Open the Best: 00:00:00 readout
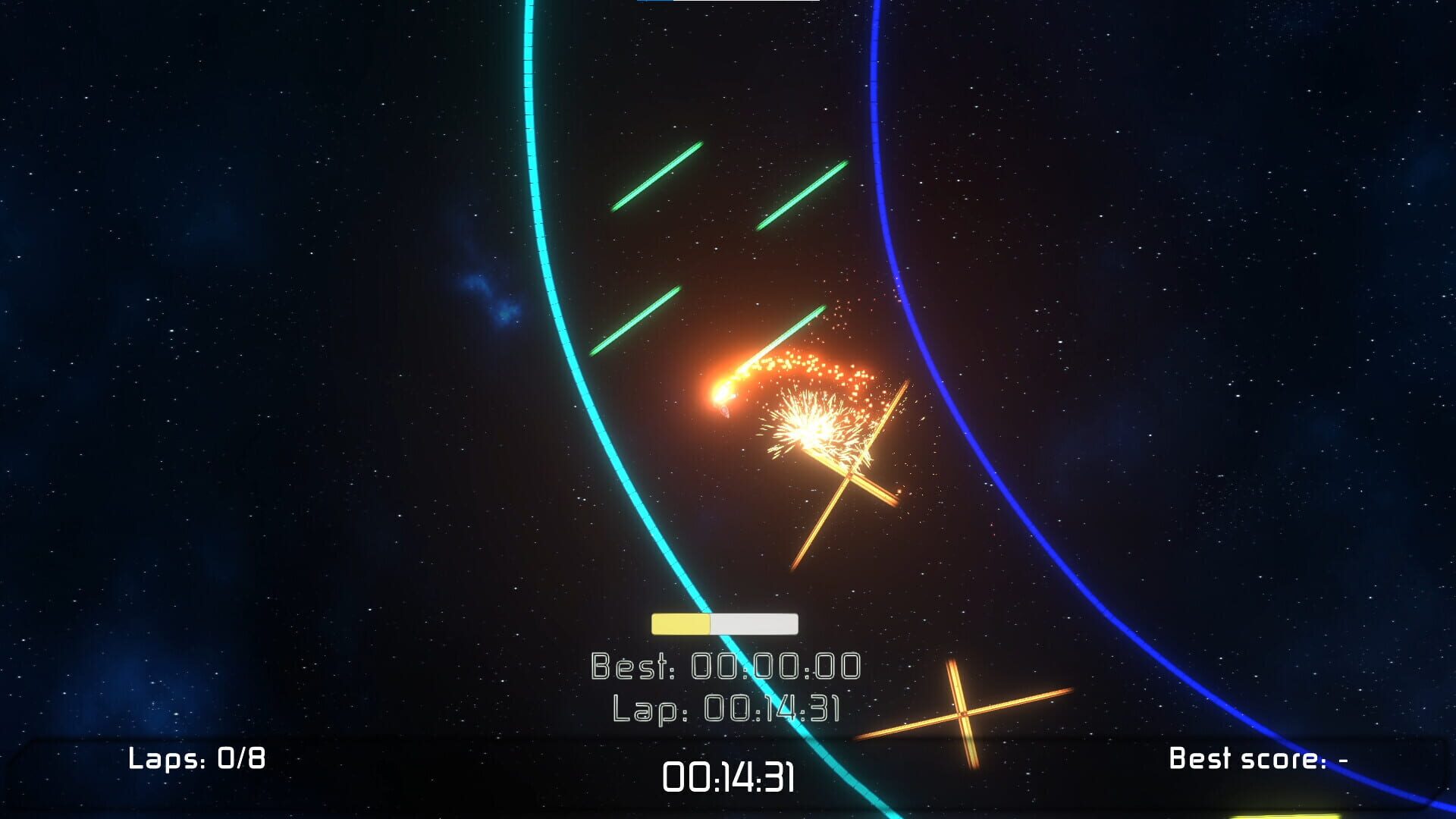This screenshot has height=819, width=1456. click(724, 665)
